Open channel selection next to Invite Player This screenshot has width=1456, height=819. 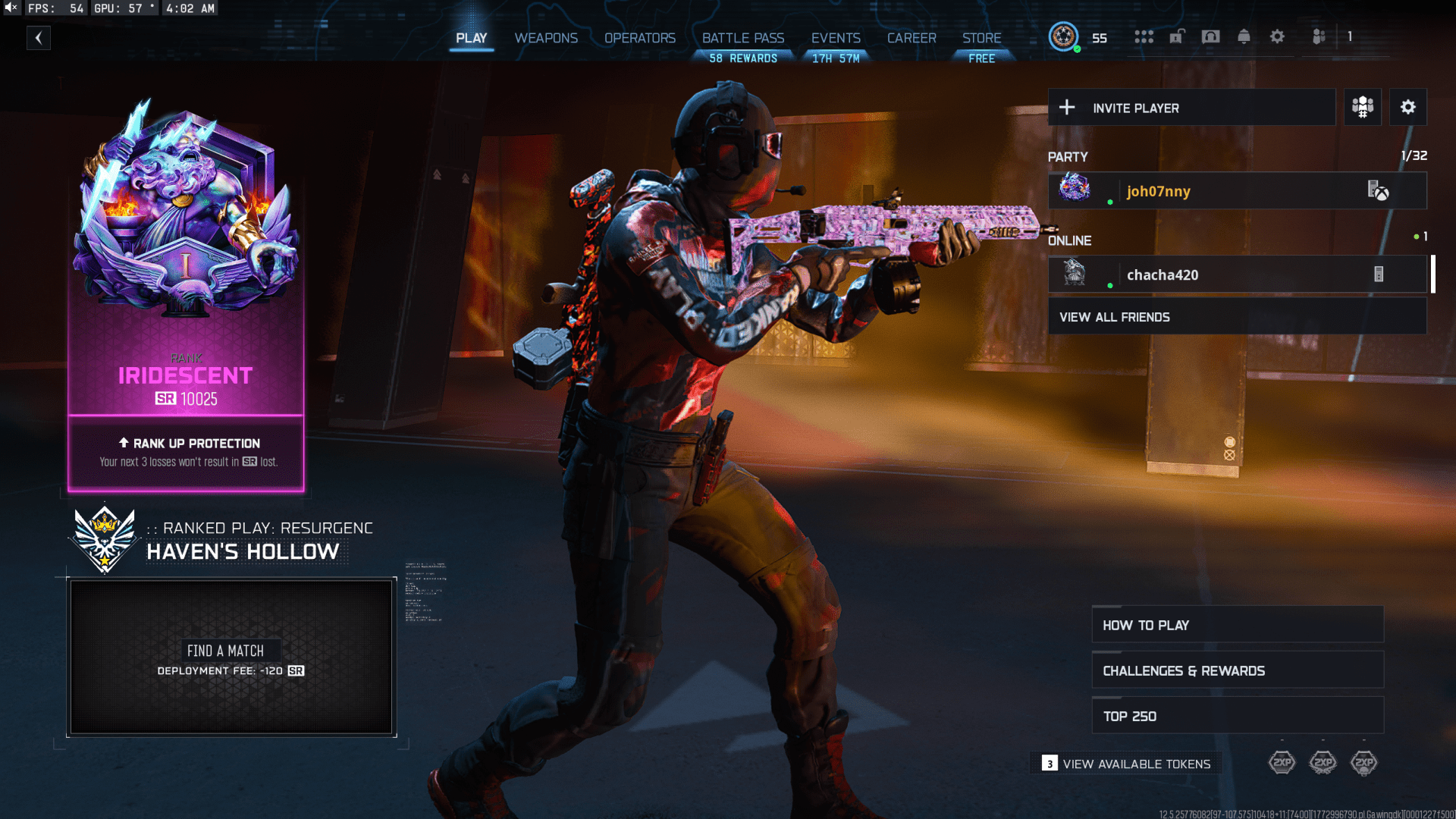[1362, 107]
